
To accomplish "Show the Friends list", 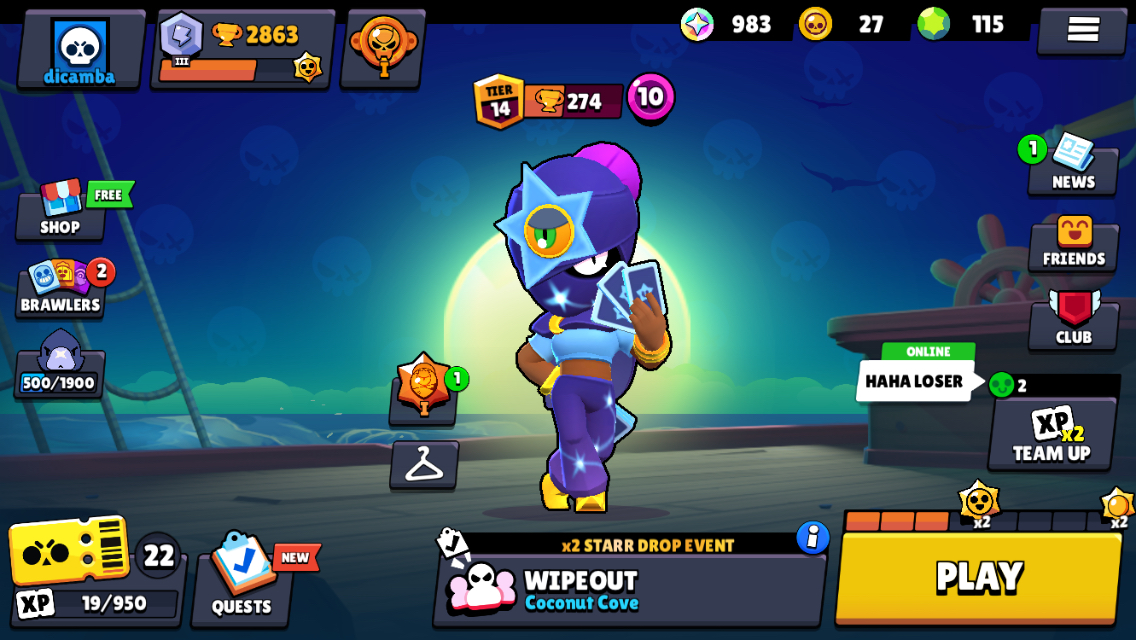I will [x=1073, y=244].
